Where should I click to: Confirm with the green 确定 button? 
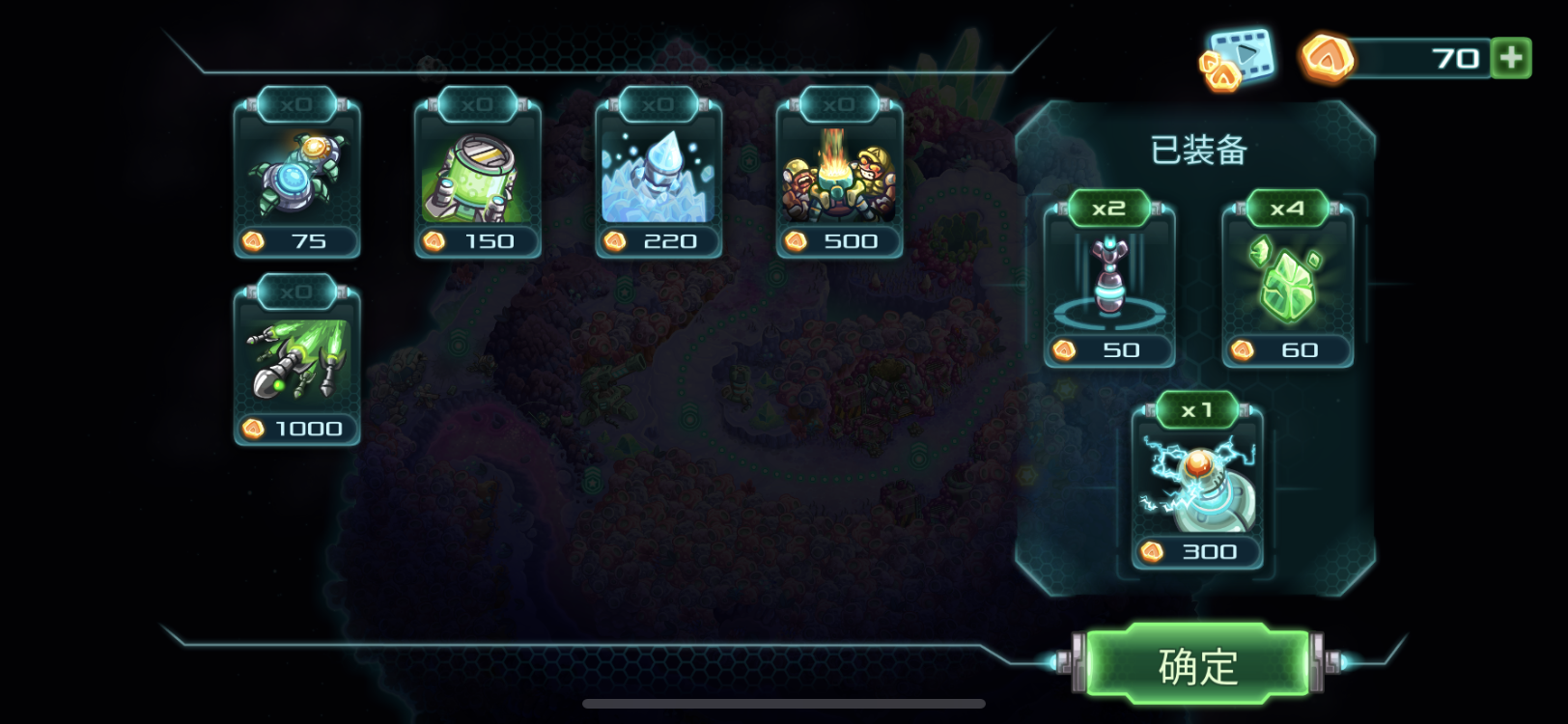tap(1197, 664)
